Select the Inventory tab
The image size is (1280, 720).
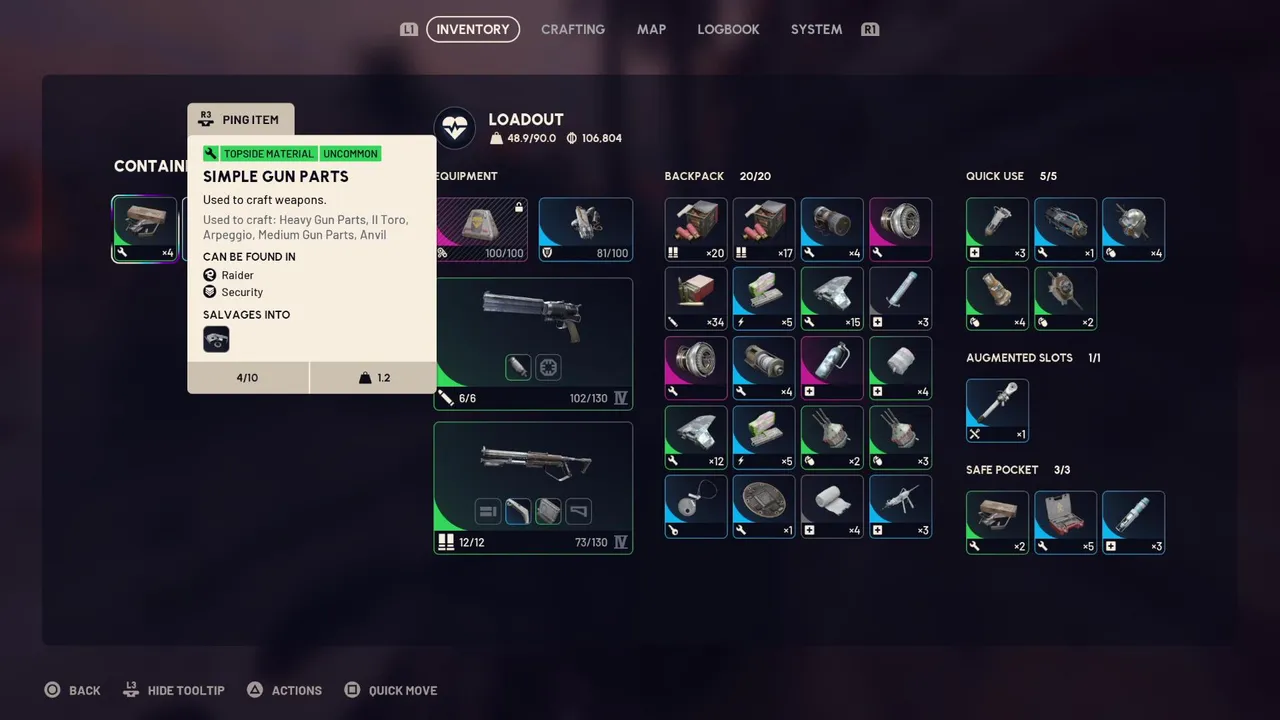(x=473, y=30)
